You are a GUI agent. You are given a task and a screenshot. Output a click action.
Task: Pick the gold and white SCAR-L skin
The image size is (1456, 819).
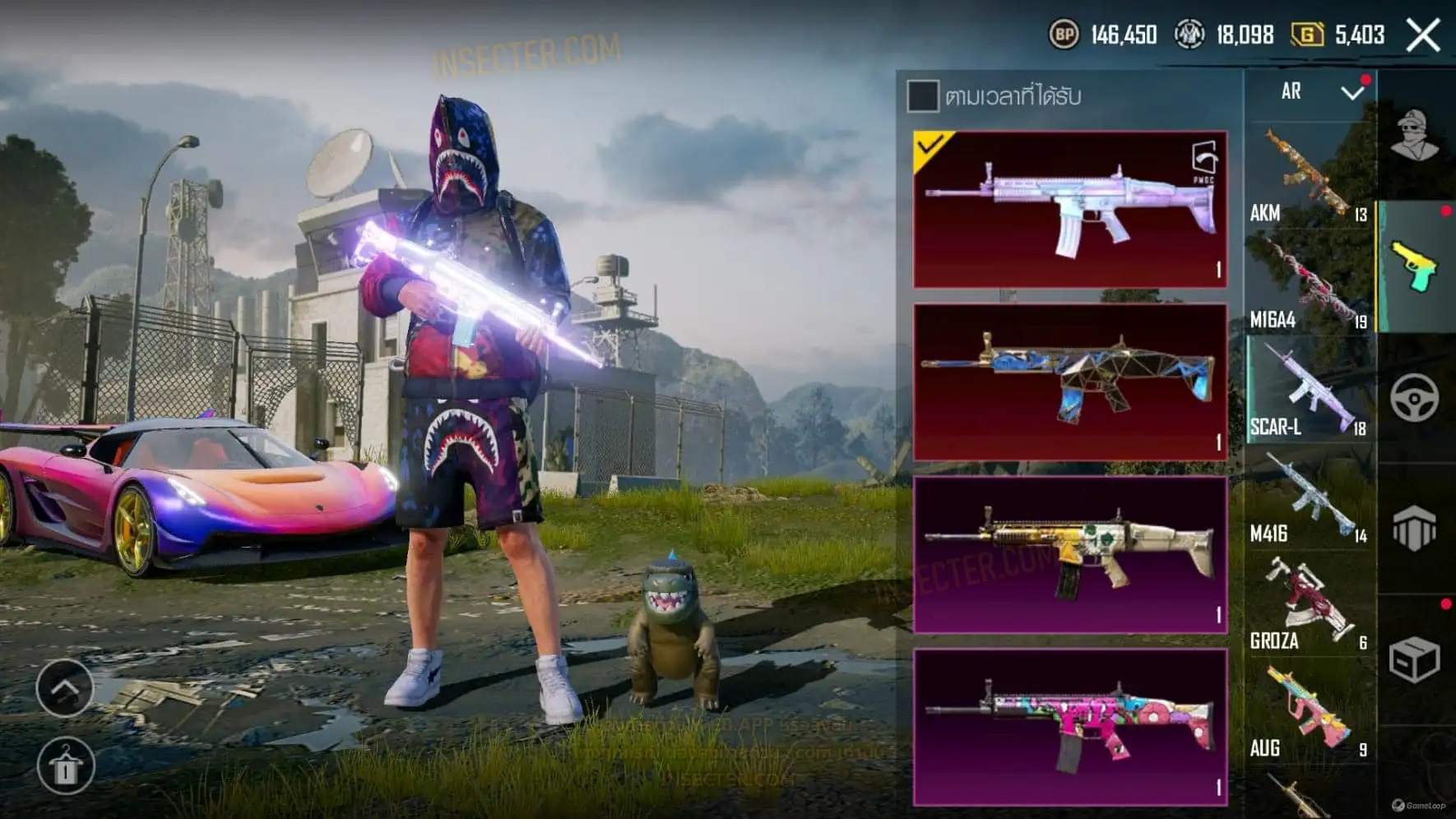click(x=1070, y=554)
